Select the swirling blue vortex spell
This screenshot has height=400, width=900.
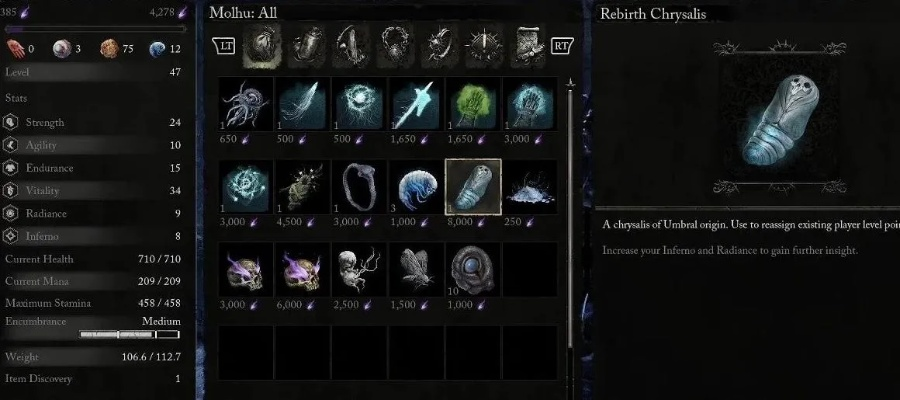[246, 187]
